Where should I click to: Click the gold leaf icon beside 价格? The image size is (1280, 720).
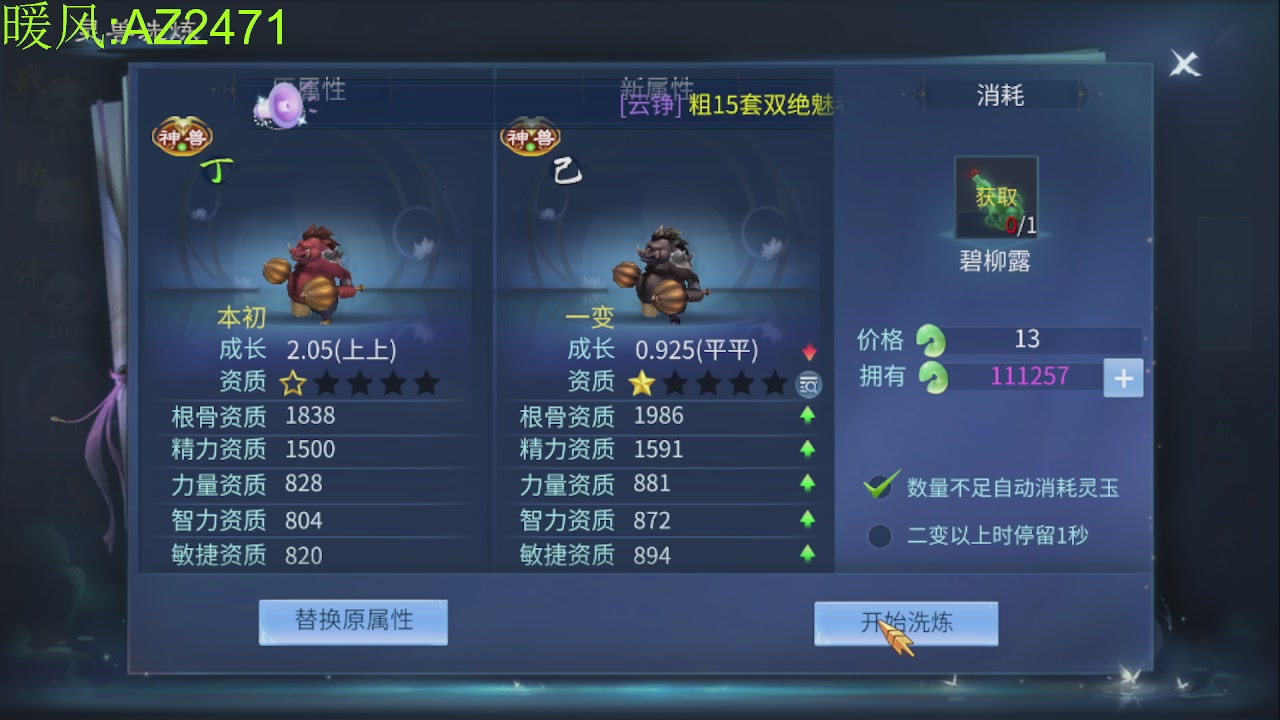coord(930,339)
